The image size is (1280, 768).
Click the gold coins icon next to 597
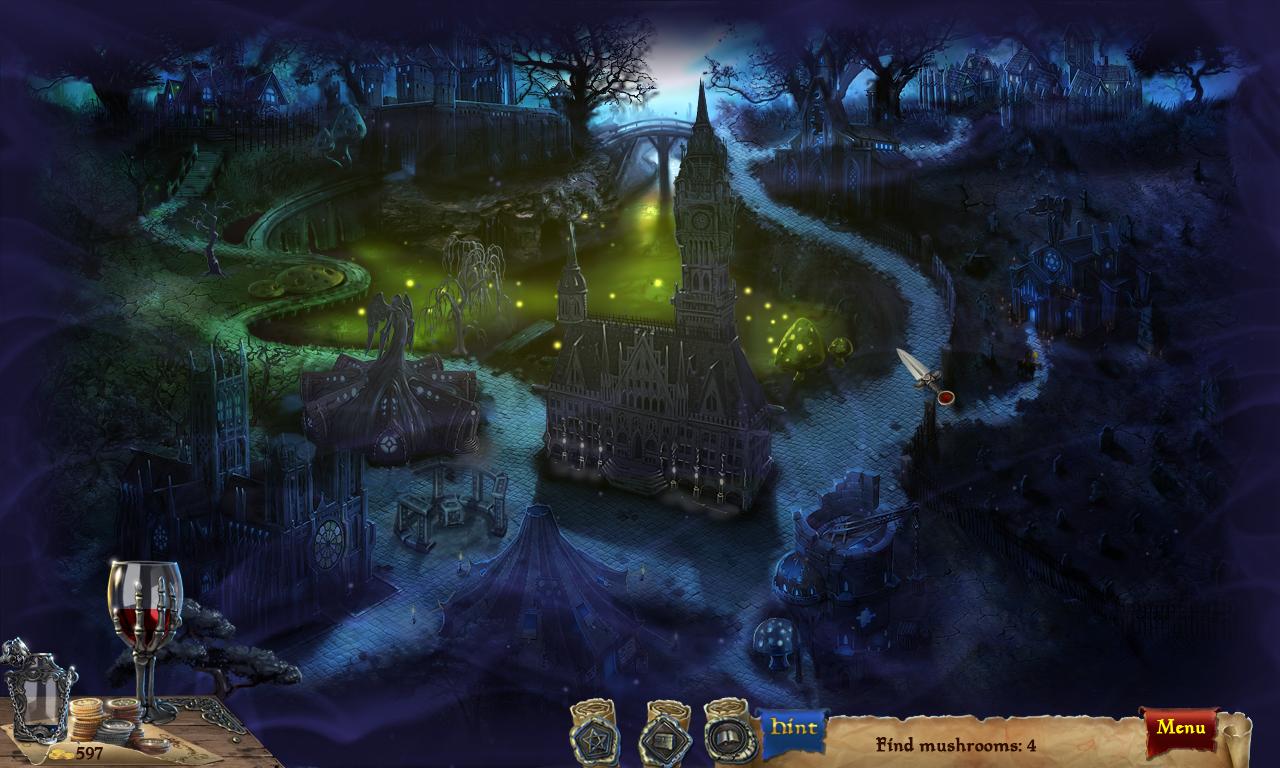[x=61, y=754]
